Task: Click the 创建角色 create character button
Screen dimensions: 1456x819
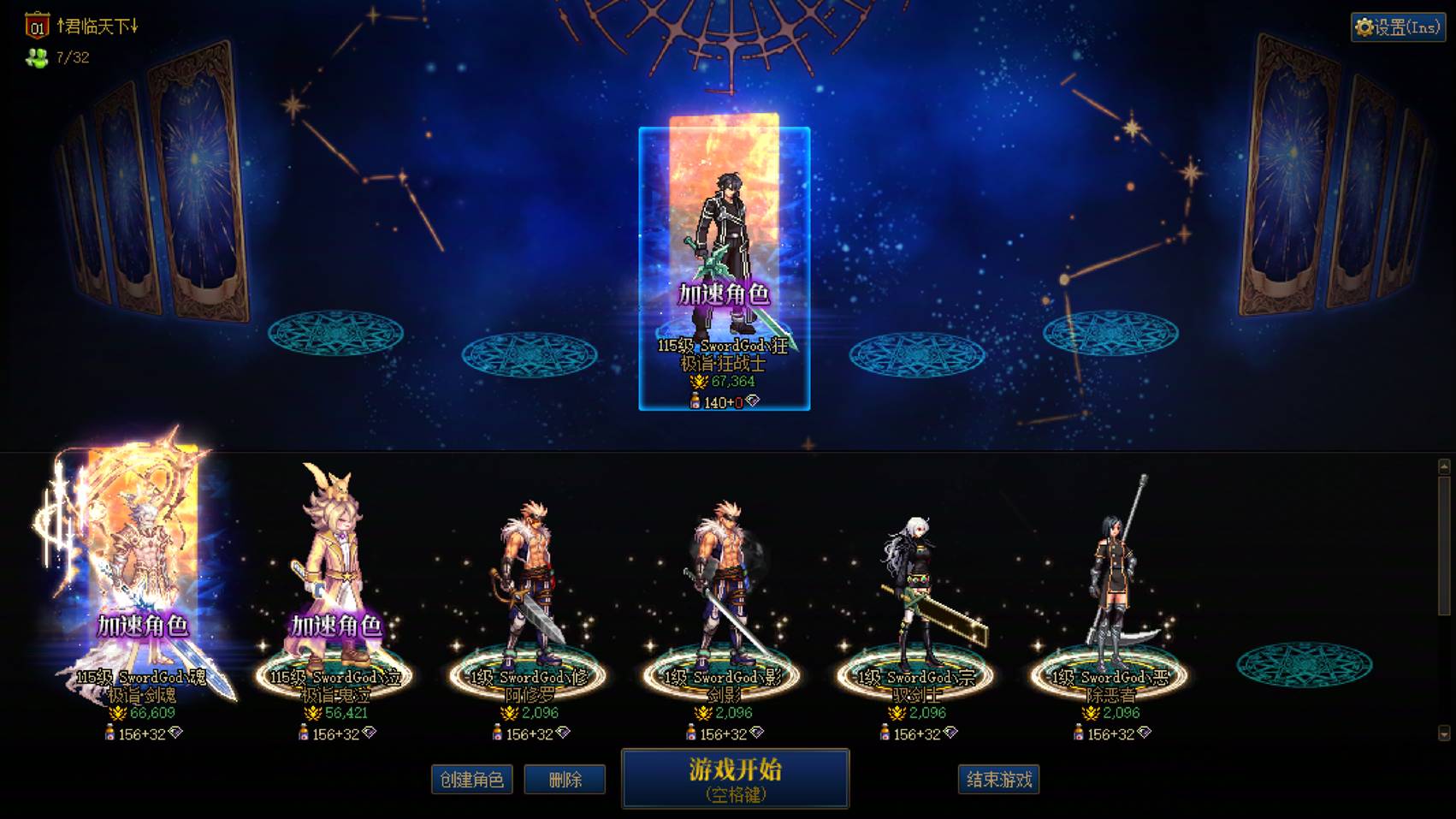Action: [x=471, y=780]
